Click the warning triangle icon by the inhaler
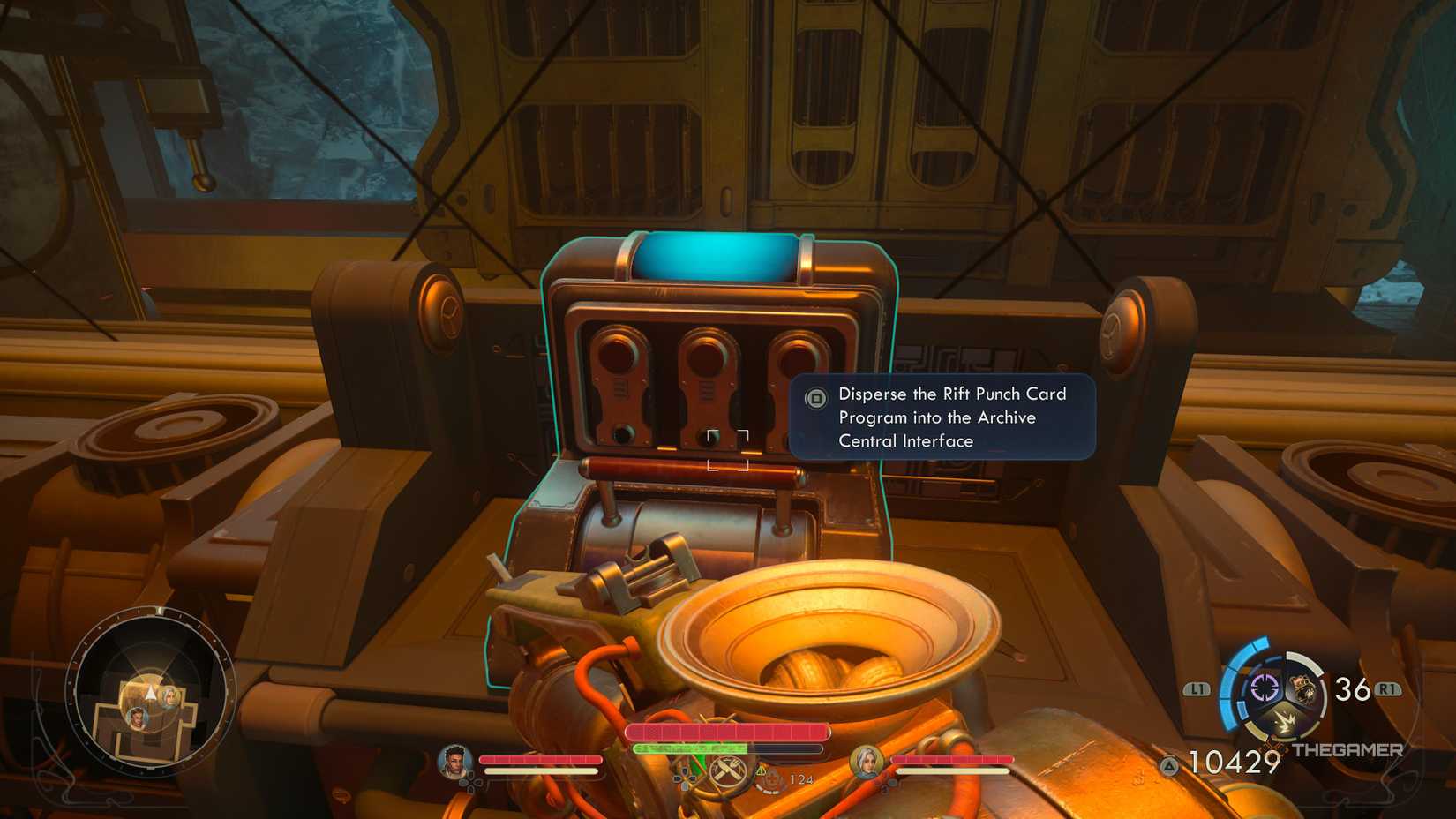1456x819 pixels. 762,770
